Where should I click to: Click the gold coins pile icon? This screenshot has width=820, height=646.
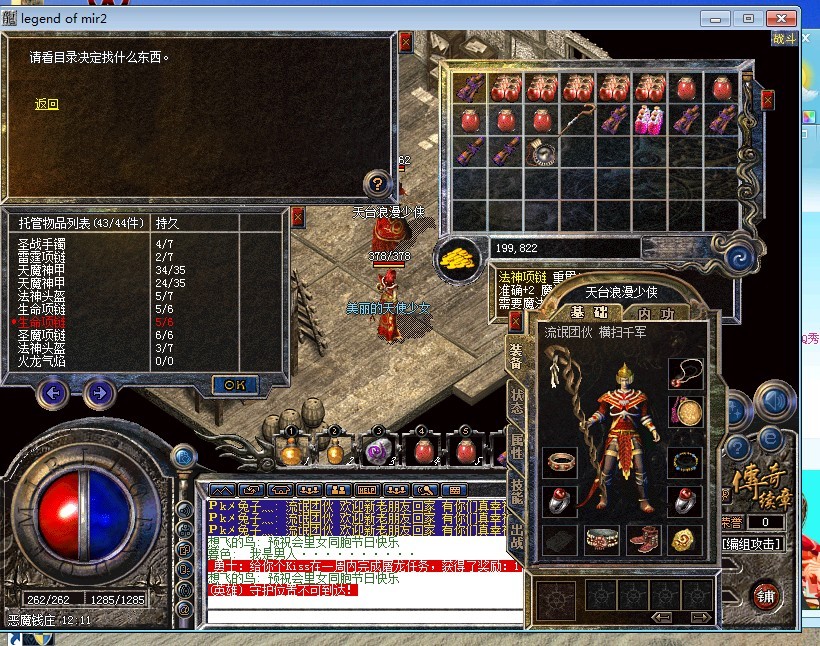[x=457, y=255]
